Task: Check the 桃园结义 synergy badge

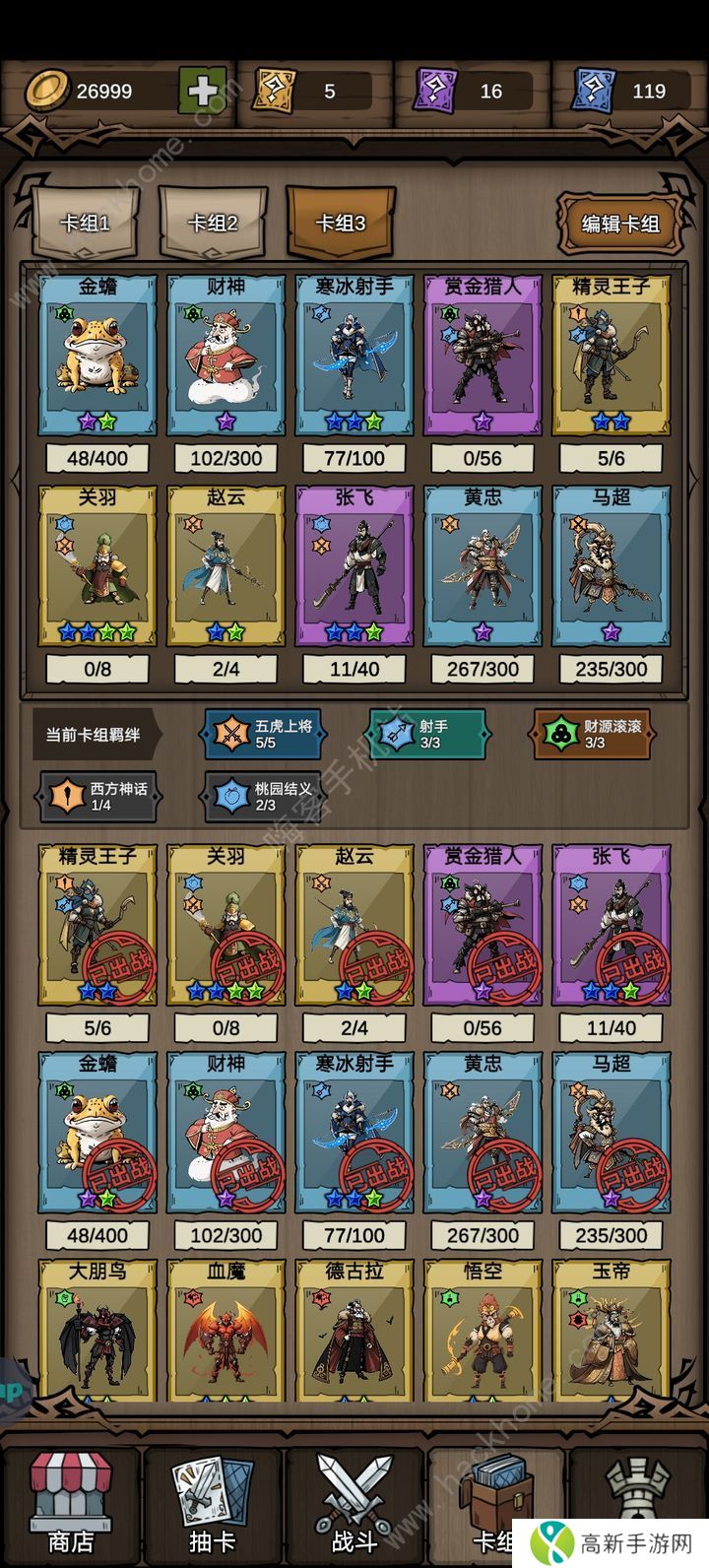Action: [x=264, y=797]
